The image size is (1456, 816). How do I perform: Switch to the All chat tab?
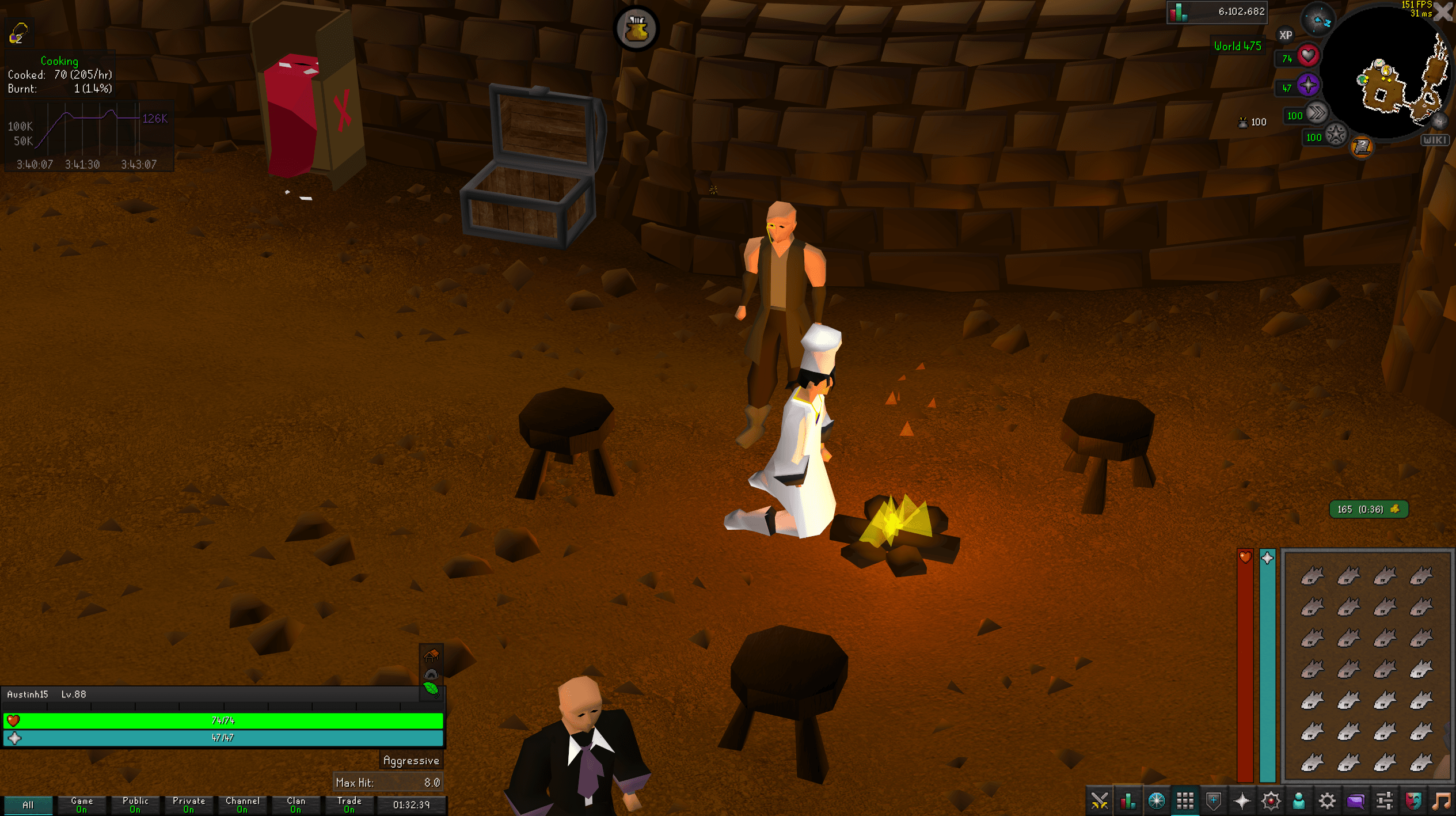point(29,805)
